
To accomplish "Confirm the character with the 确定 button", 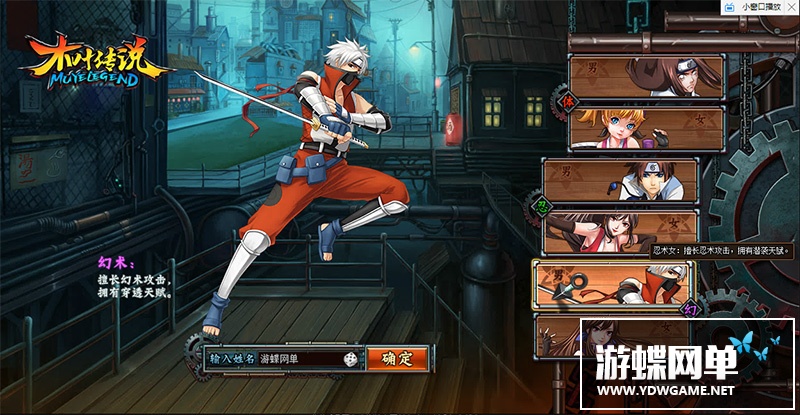I will click(397, 358).
